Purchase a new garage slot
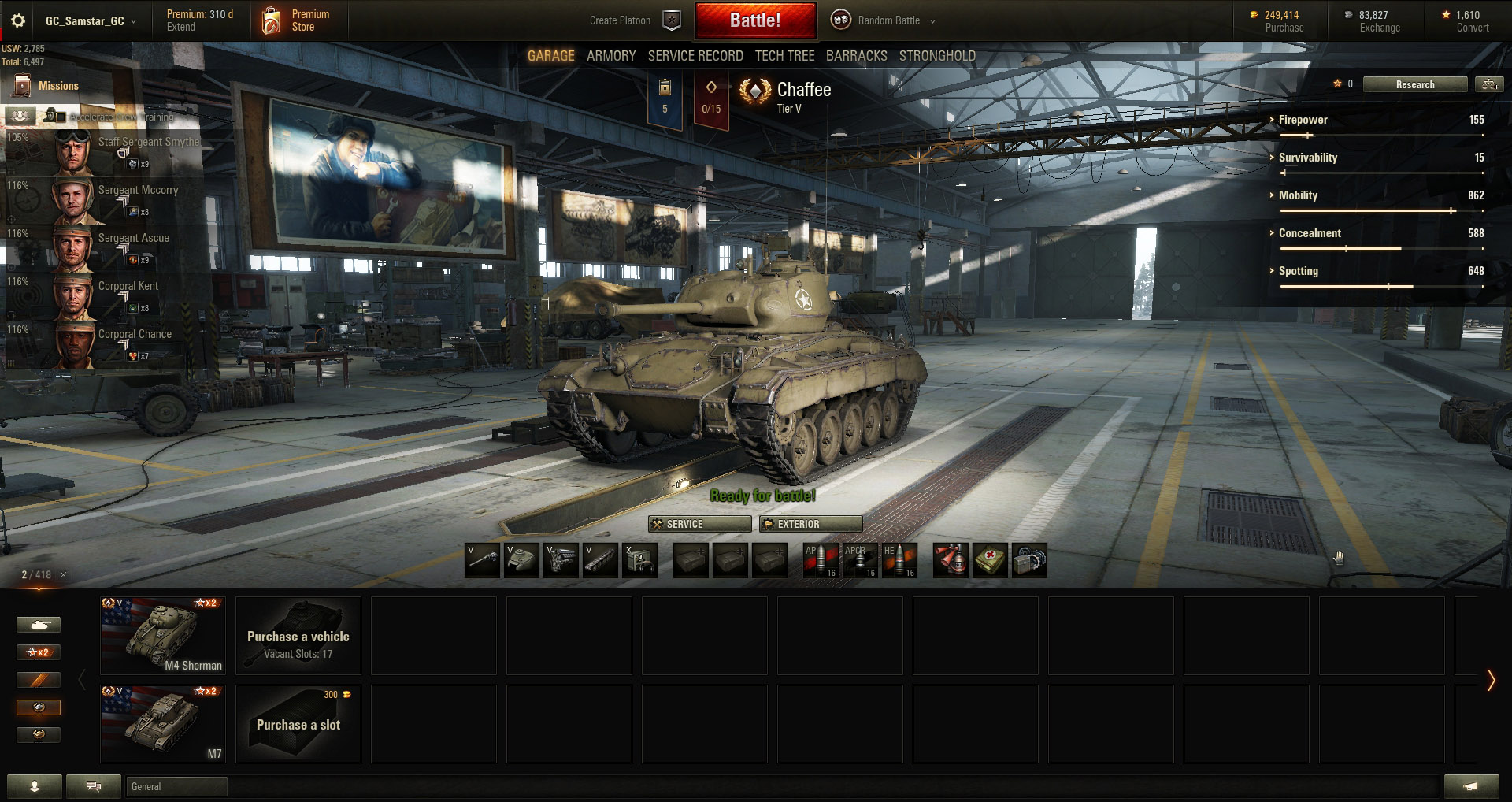1512x802 pixels. pyautogui.click(x=298, y=723)
